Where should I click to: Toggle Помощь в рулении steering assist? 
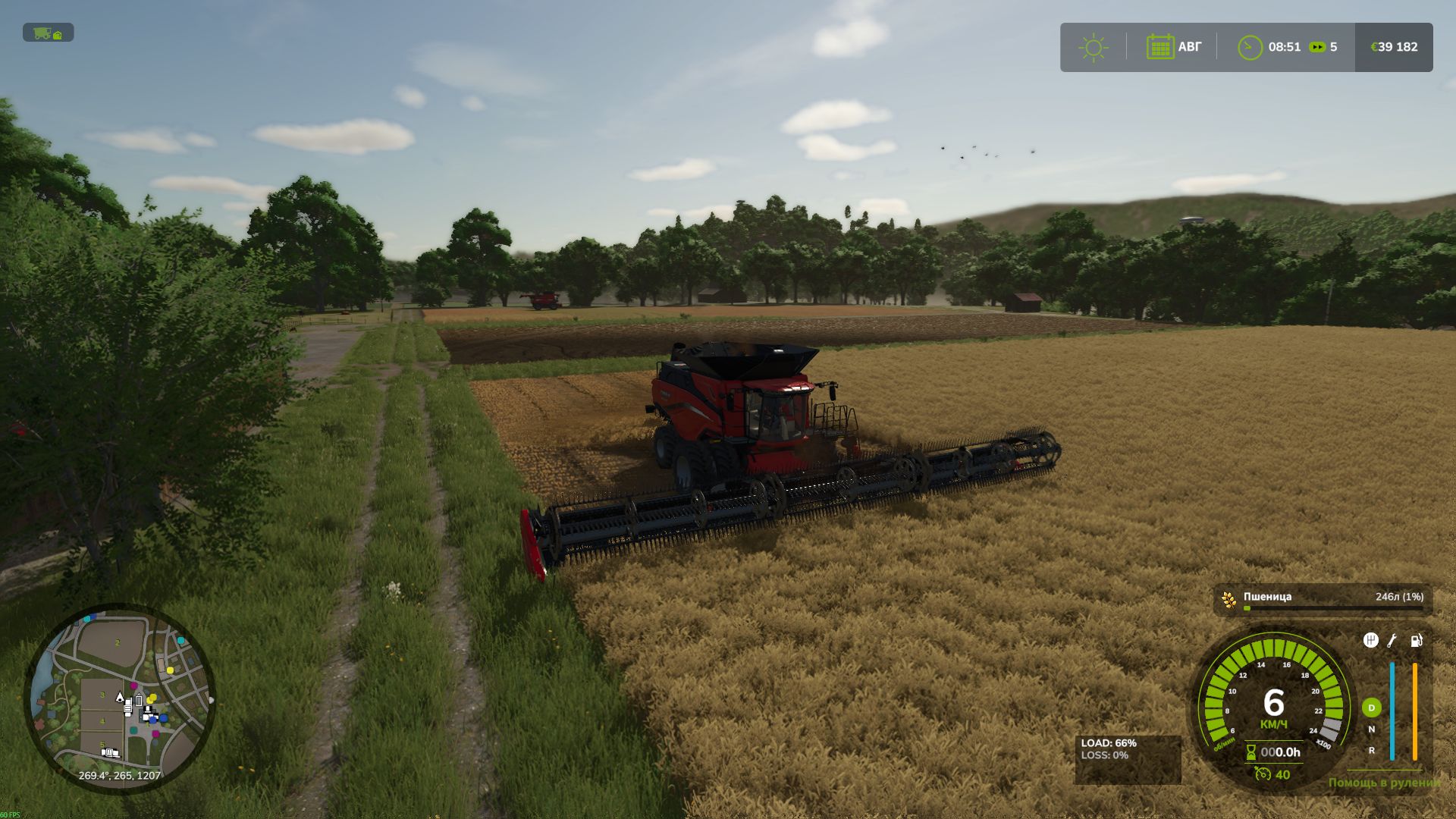click(1385, 783)
